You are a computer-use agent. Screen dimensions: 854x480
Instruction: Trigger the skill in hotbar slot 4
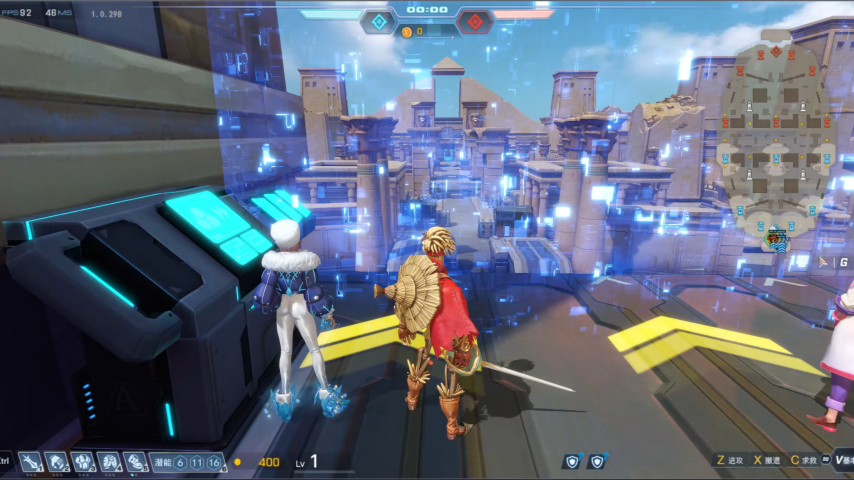(110, 461)
